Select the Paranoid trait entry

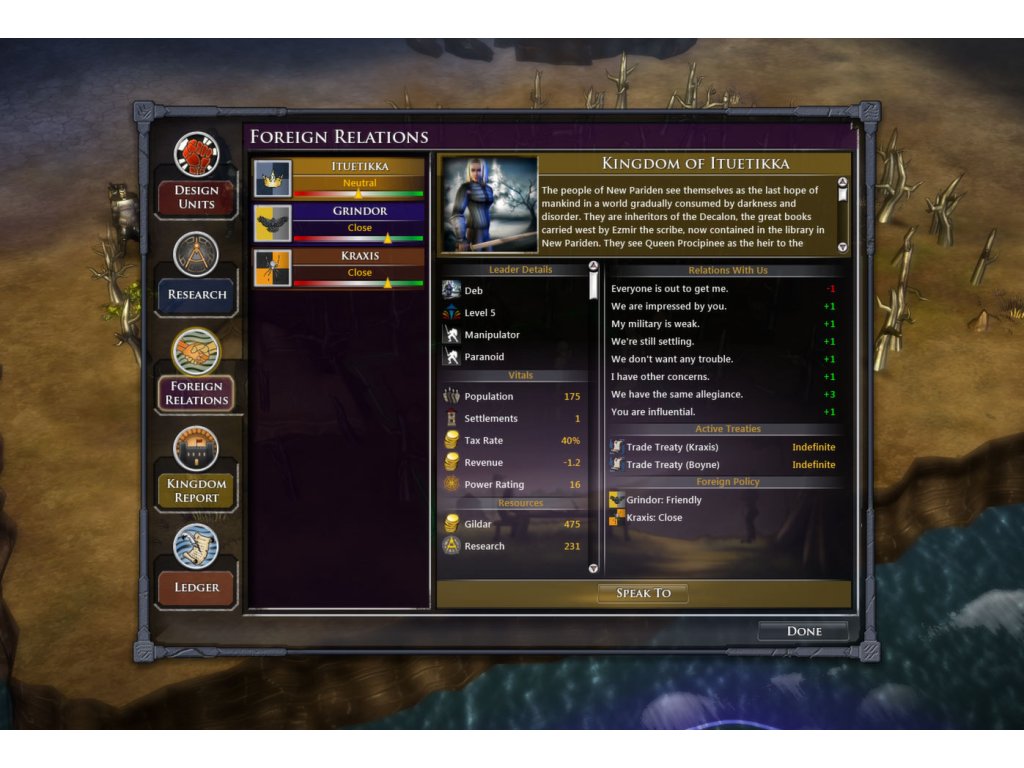click(484, 357)
